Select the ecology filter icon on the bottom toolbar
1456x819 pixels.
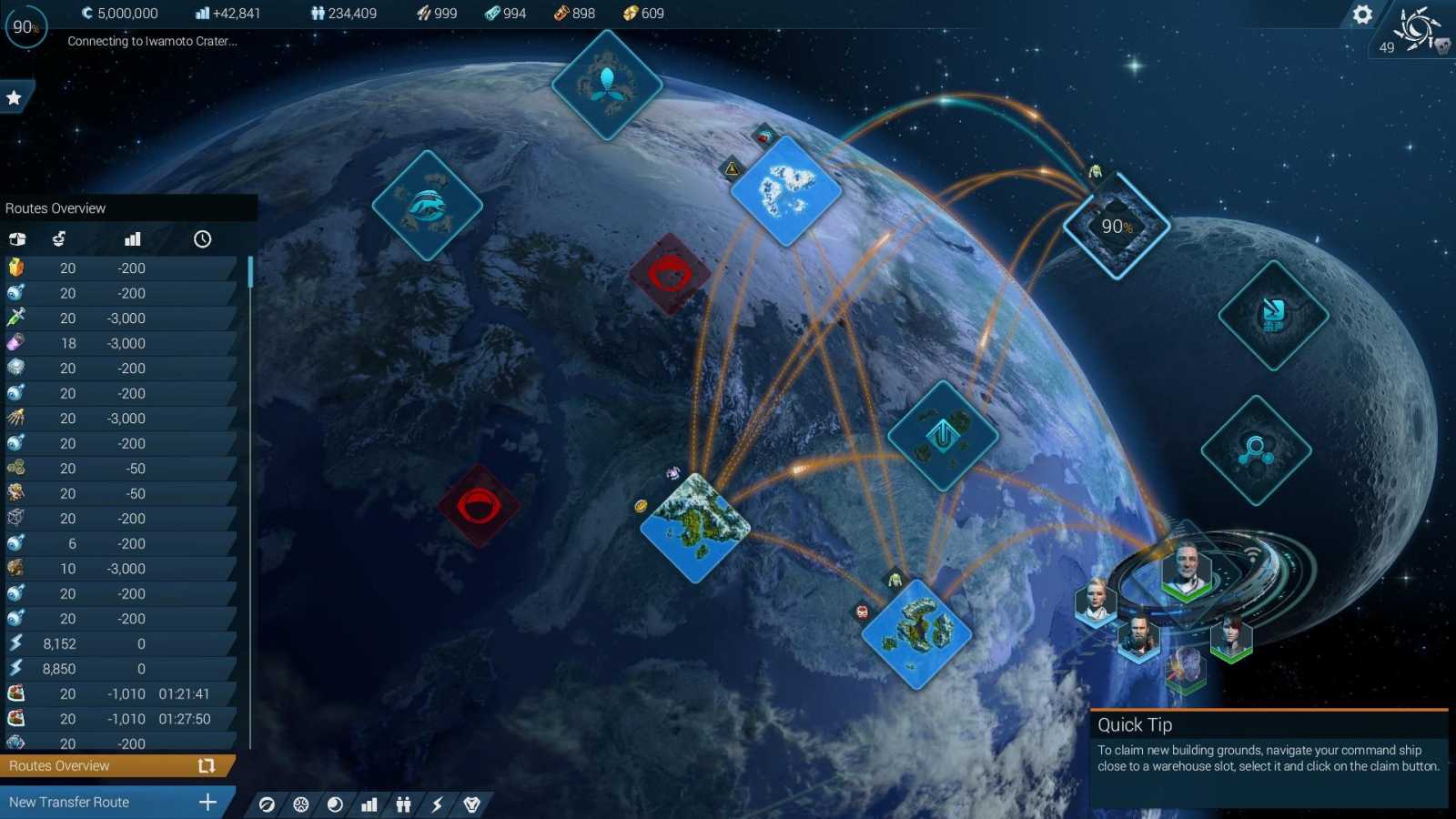pyautogui.click(x=267, y=804)
